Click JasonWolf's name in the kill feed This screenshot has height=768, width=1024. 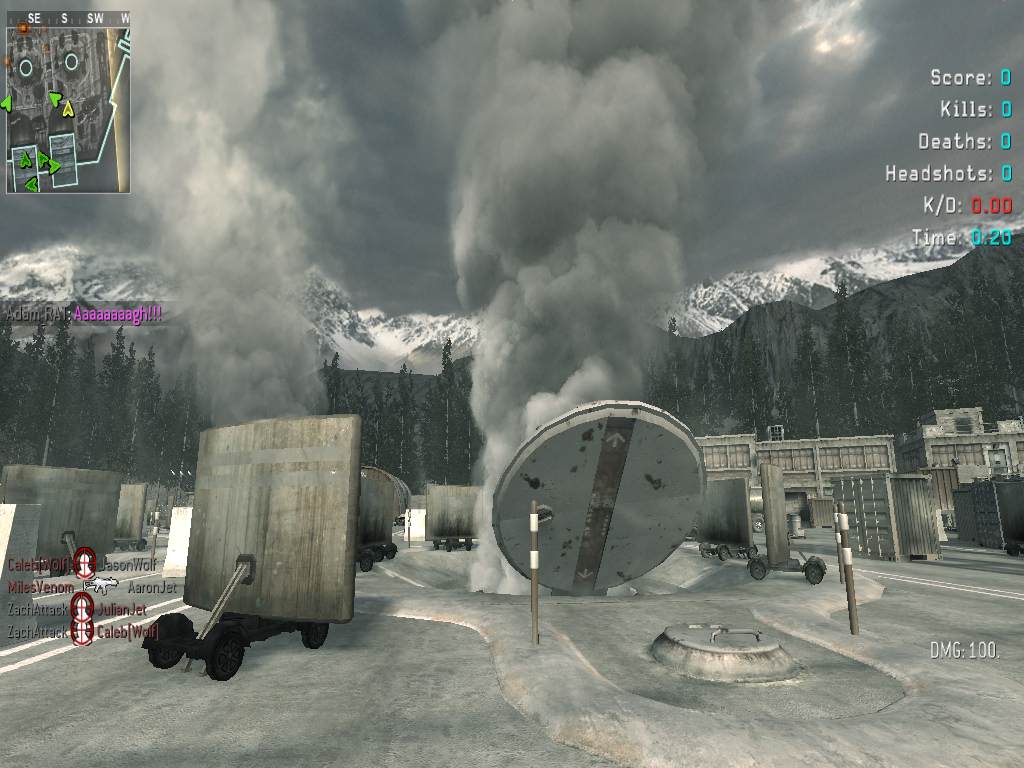click(128, 565)
